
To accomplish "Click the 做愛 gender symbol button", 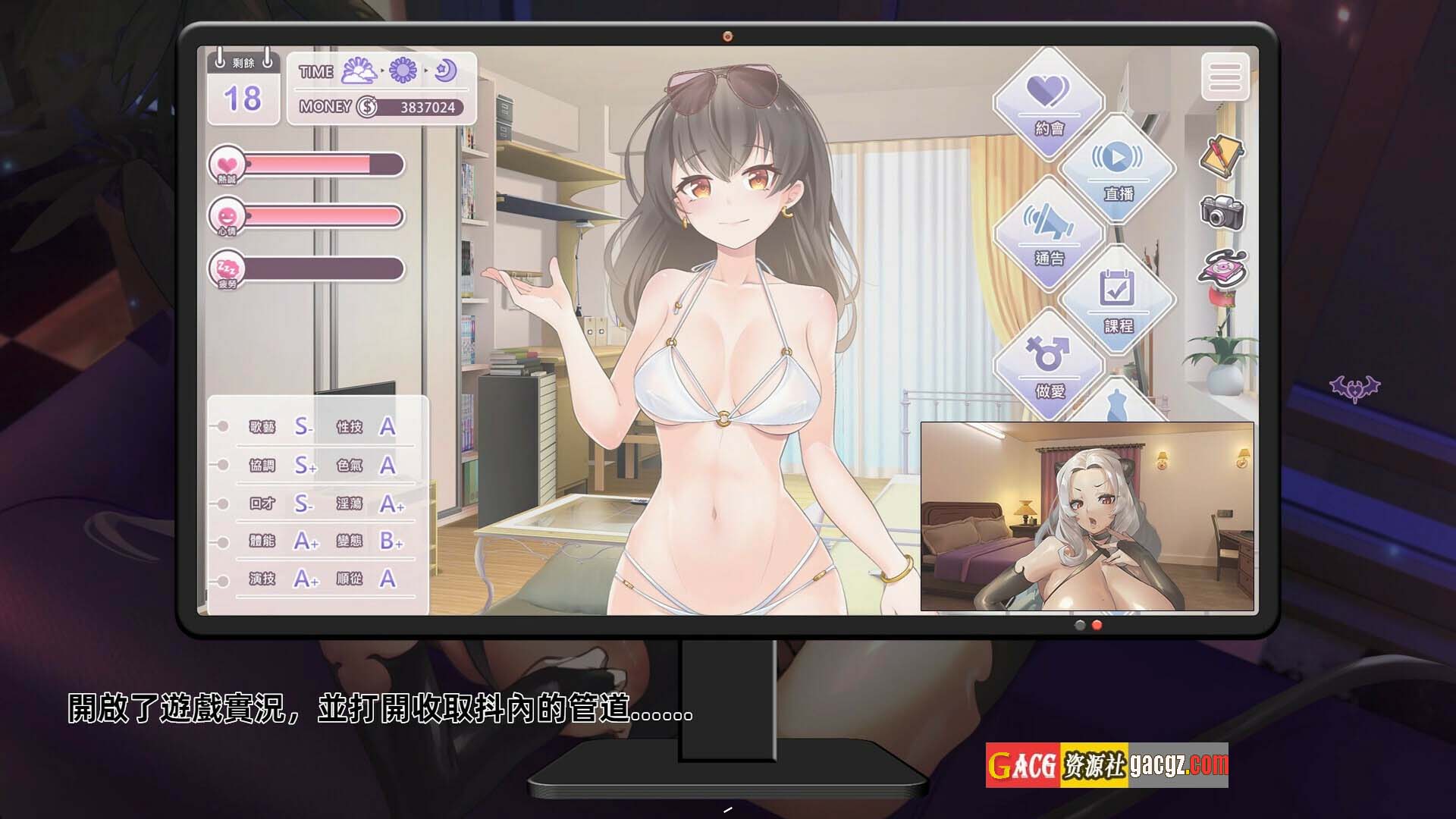I will [1049, 364].
